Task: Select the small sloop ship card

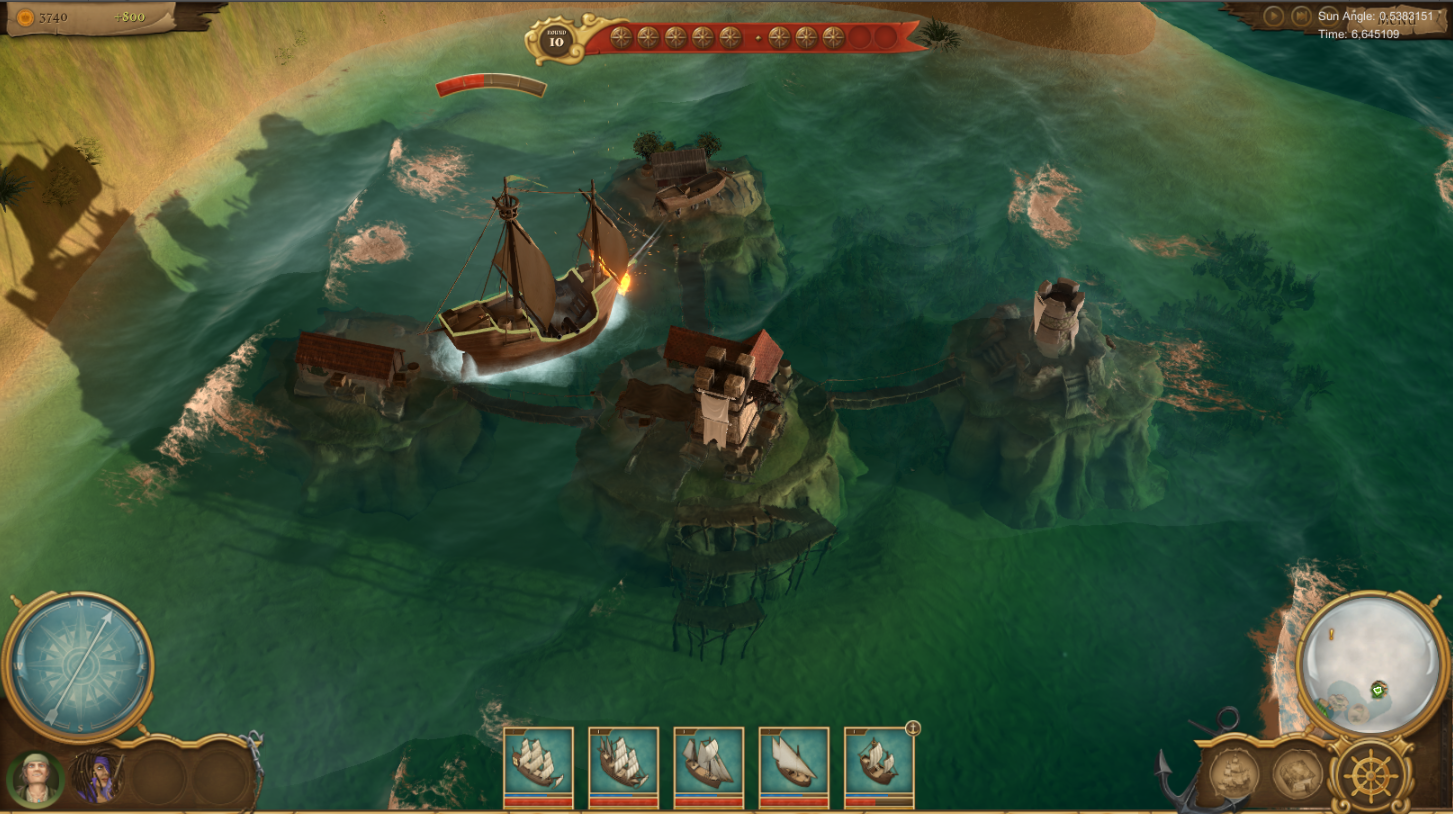Action: click(795, 765)
